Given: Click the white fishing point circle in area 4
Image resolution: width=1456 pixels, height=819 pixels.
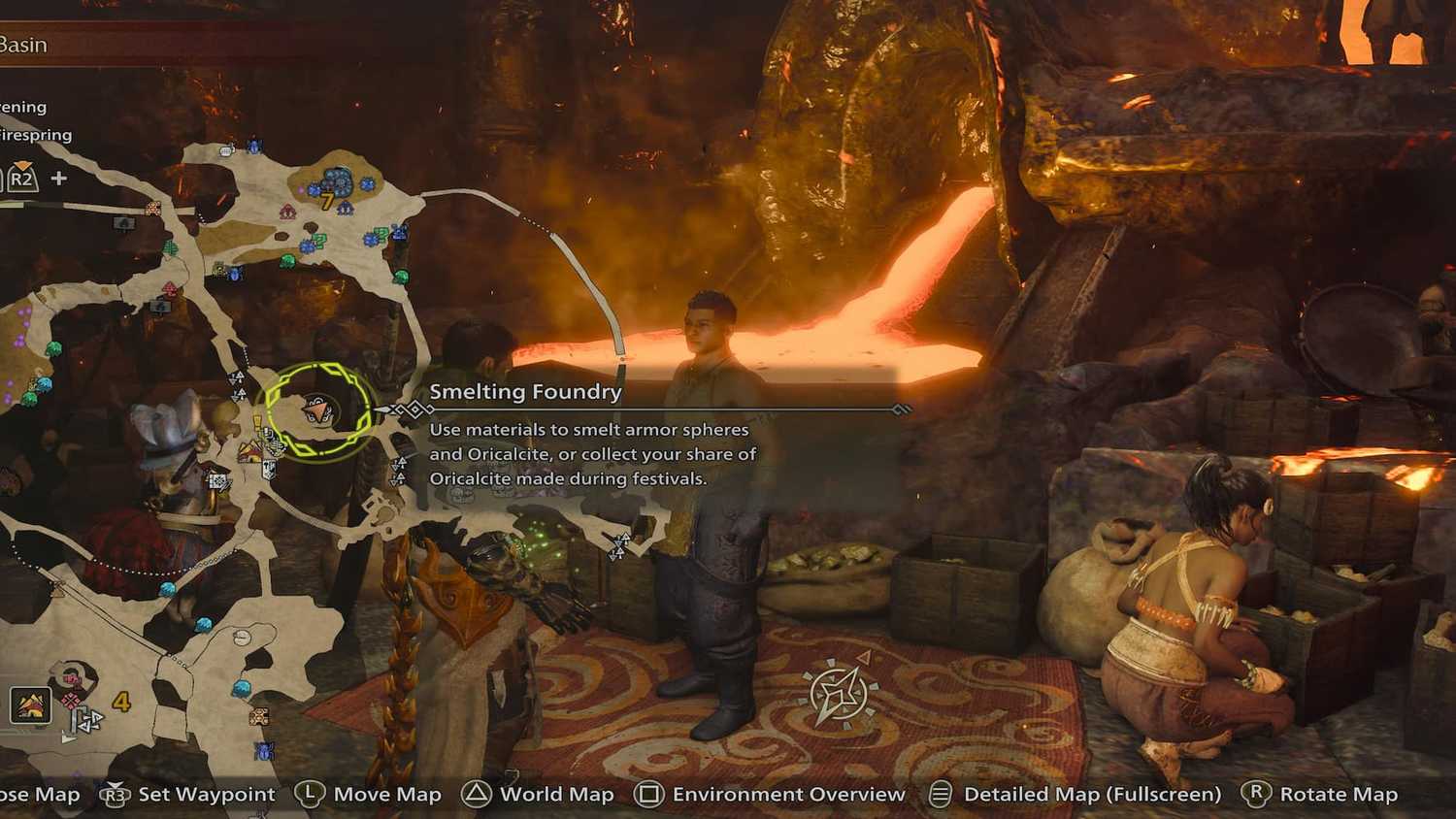Looking at the screenshot, I should coord(244,638).
